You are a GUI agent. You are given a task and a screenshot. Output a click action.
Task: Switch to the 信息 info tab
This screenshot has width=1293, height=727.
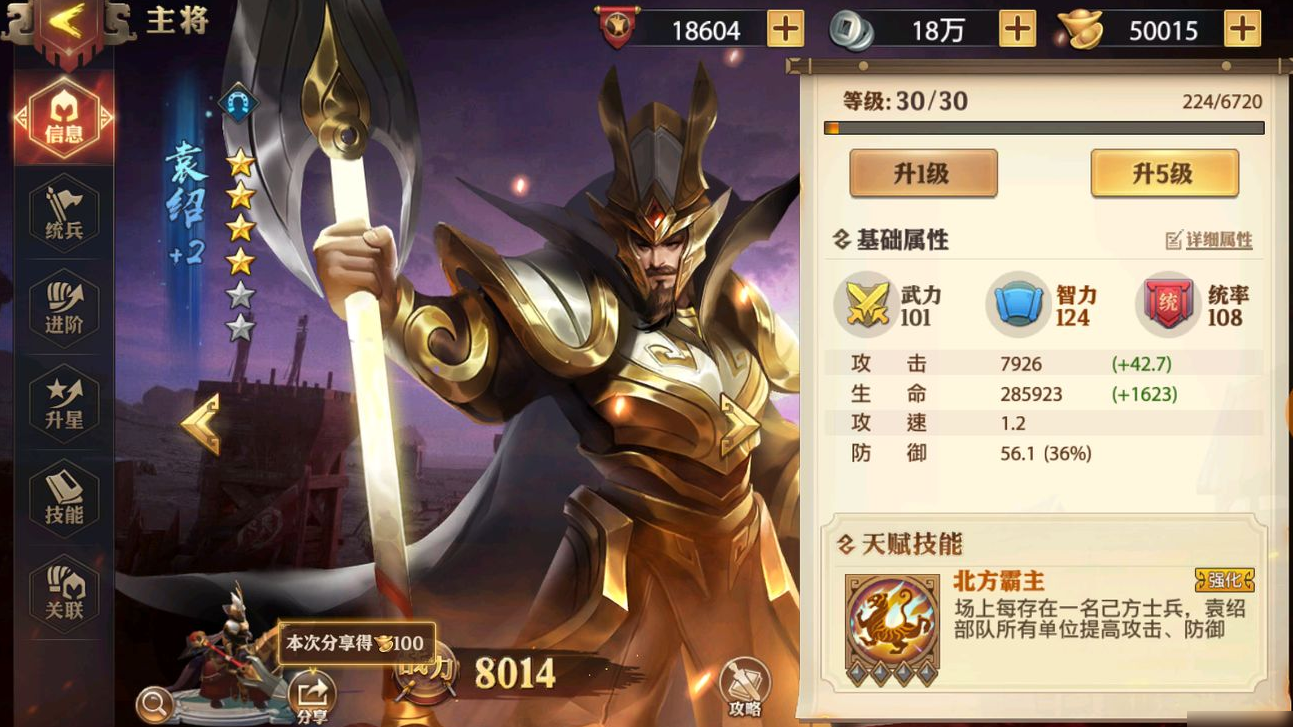coord(64,119)
